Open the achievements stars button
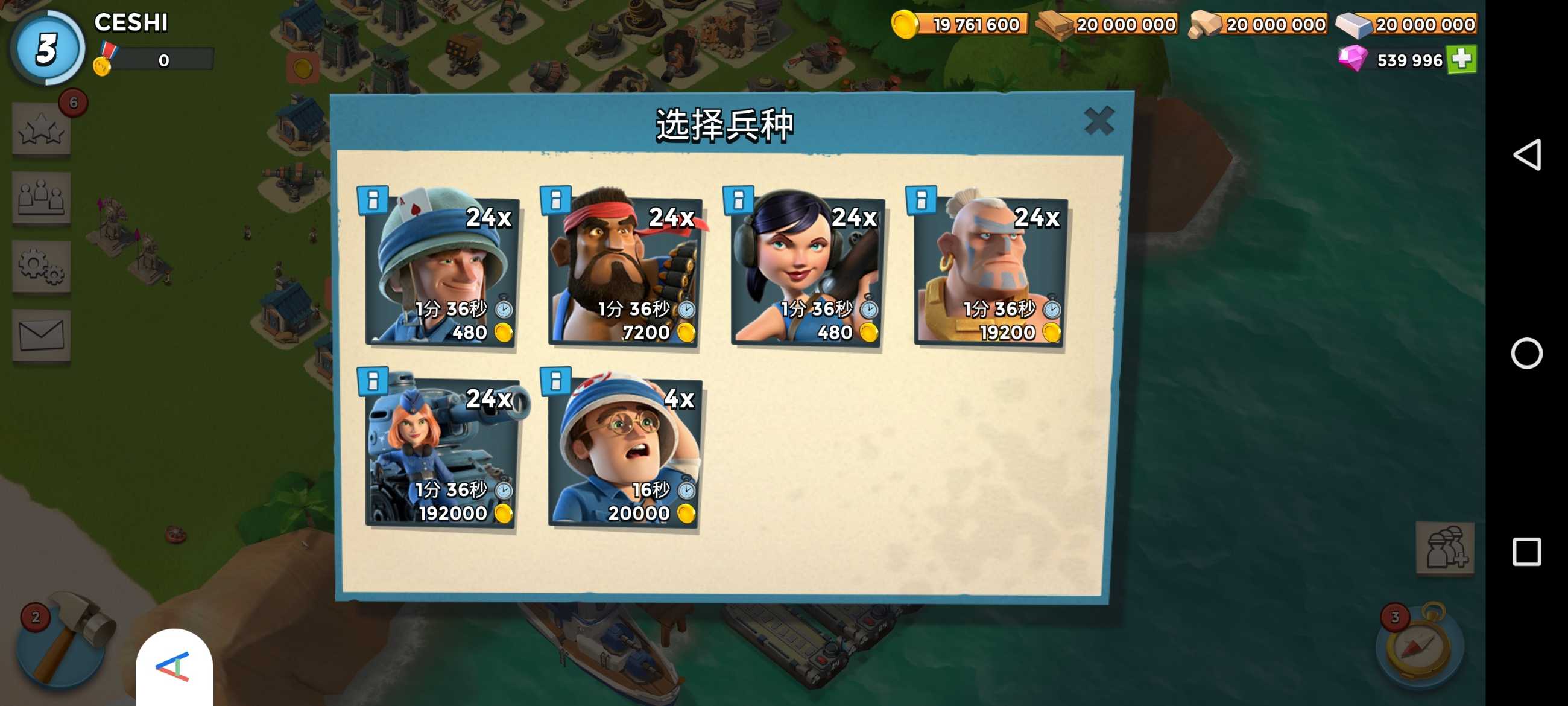 (42, 129)
